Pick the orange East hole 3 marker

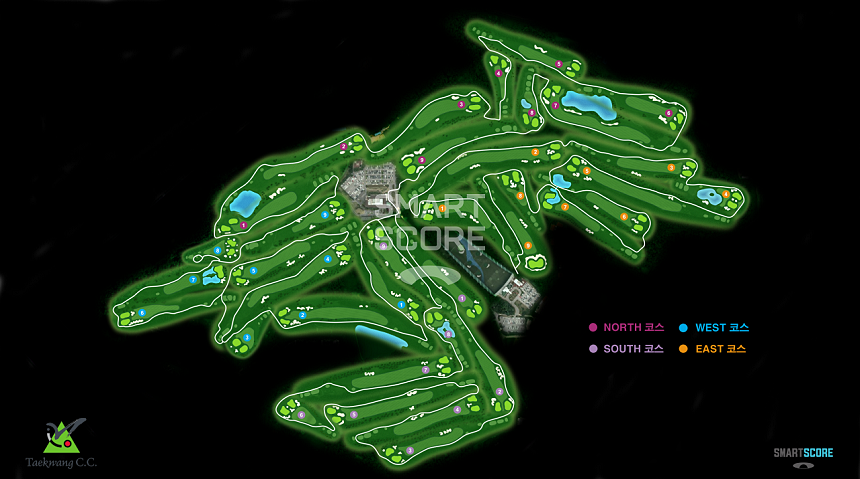tap(671, 167)
